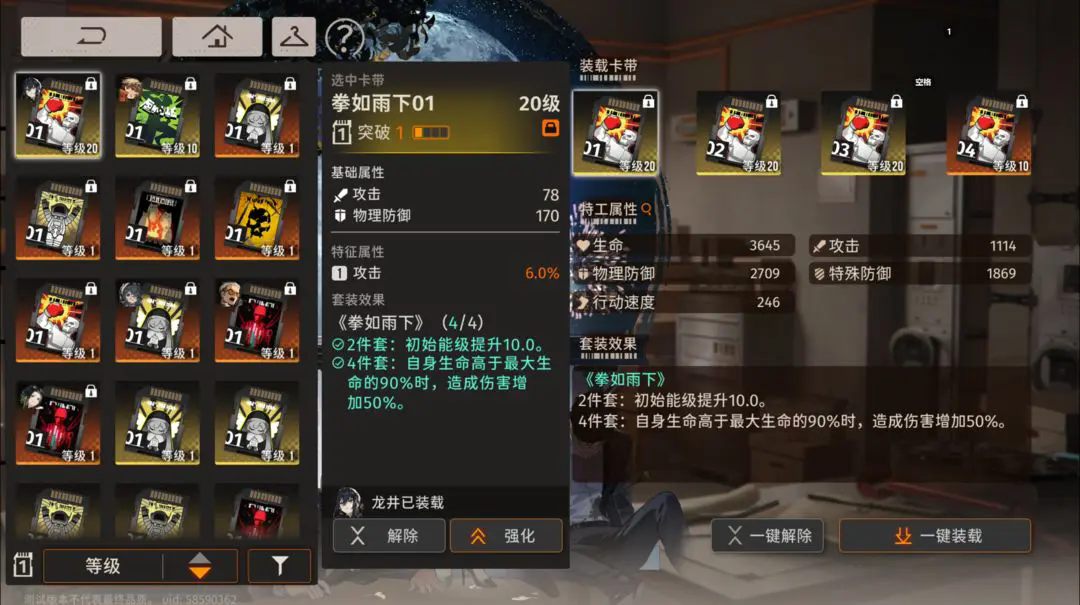Toggle the orange lock on 拳如雨下01
This screenshot has height=605, width=1080.
click(x=550, y=128)
